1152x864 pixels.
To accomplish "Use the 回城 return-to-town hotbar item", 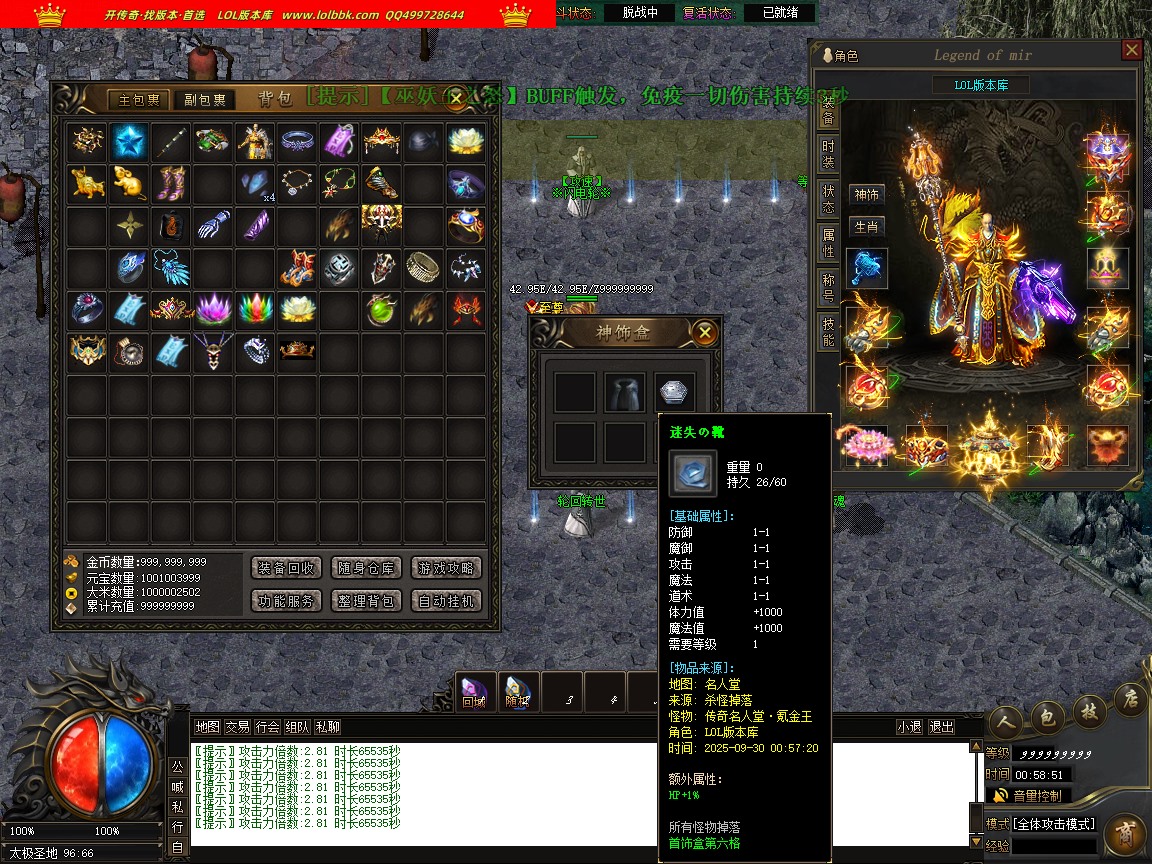I will pyautogui.click(x=474, y=692).
